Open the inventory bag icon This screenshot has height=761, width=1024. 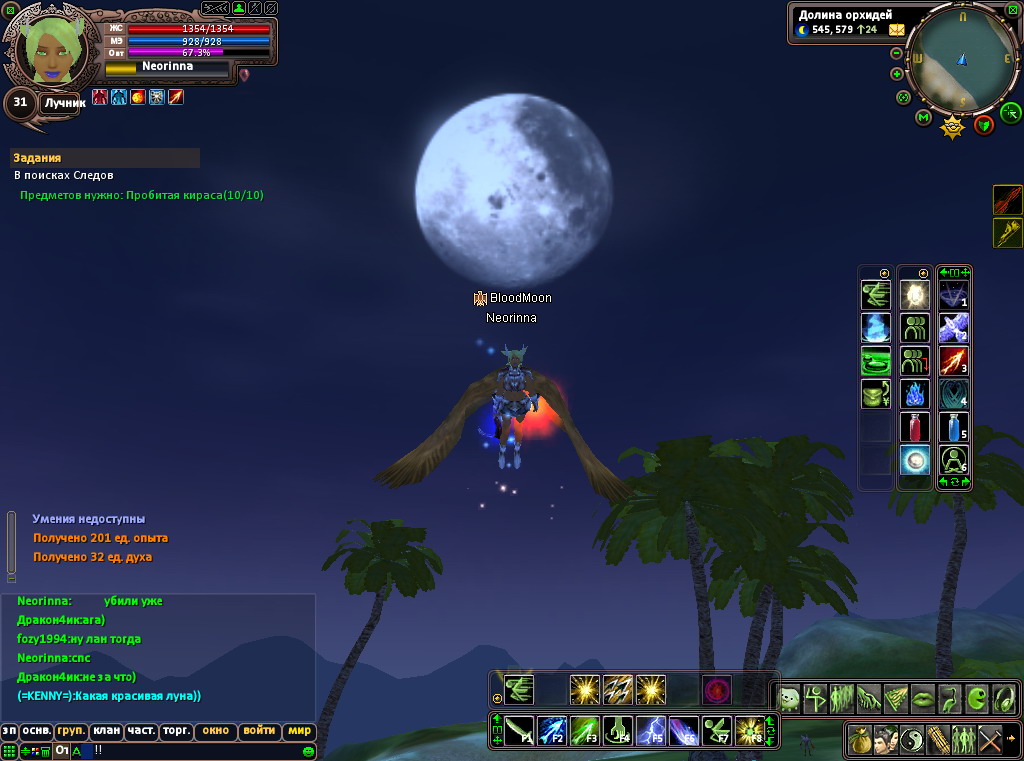[x=860, y=740]
